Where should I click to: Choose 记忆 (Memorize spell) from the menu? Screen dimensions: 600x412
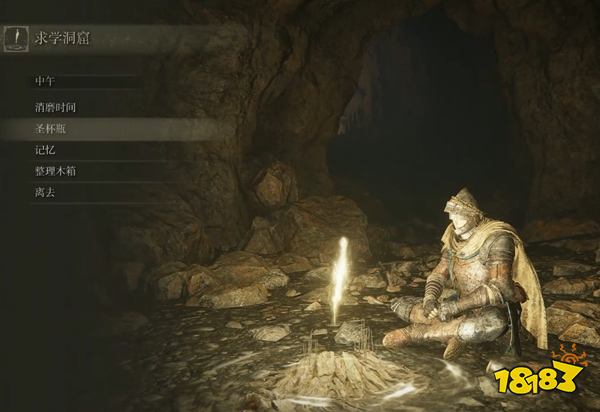45,150
